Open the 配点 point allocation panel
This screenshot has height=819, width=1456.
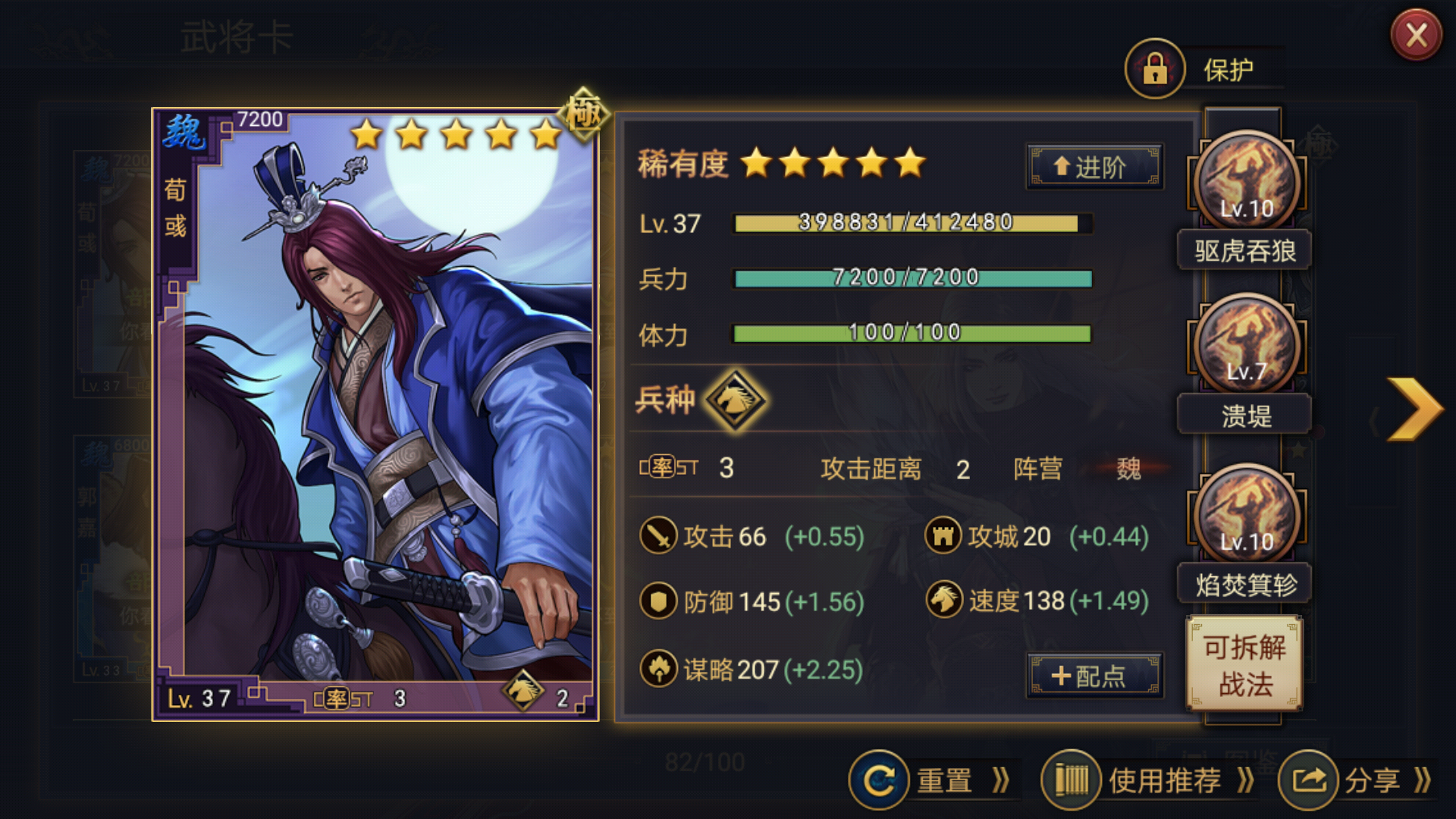coord(1094,675)
